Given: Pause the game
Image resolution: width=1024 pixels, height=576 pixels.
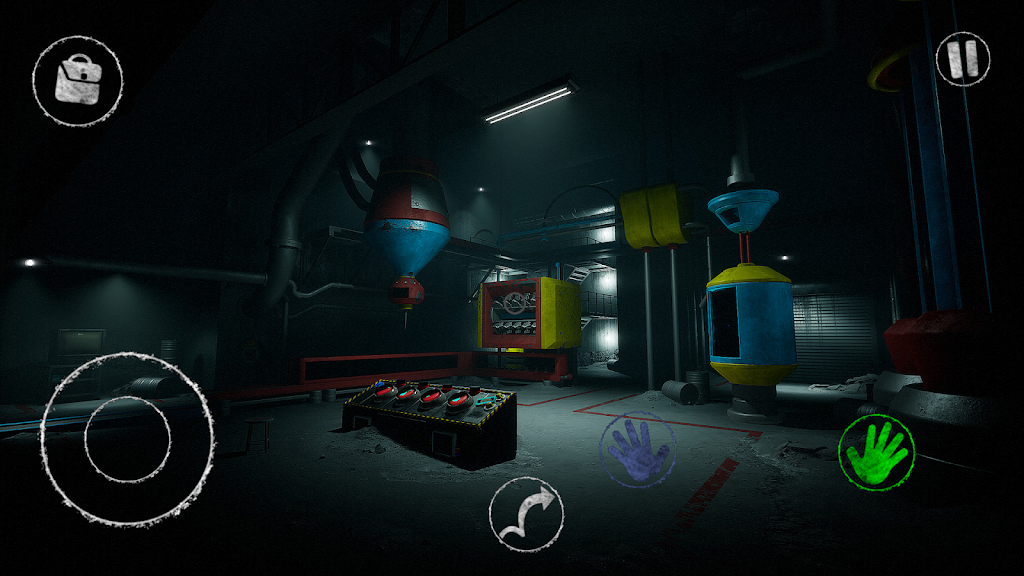Looking at the screenshot, I should [x=962, y=58].
